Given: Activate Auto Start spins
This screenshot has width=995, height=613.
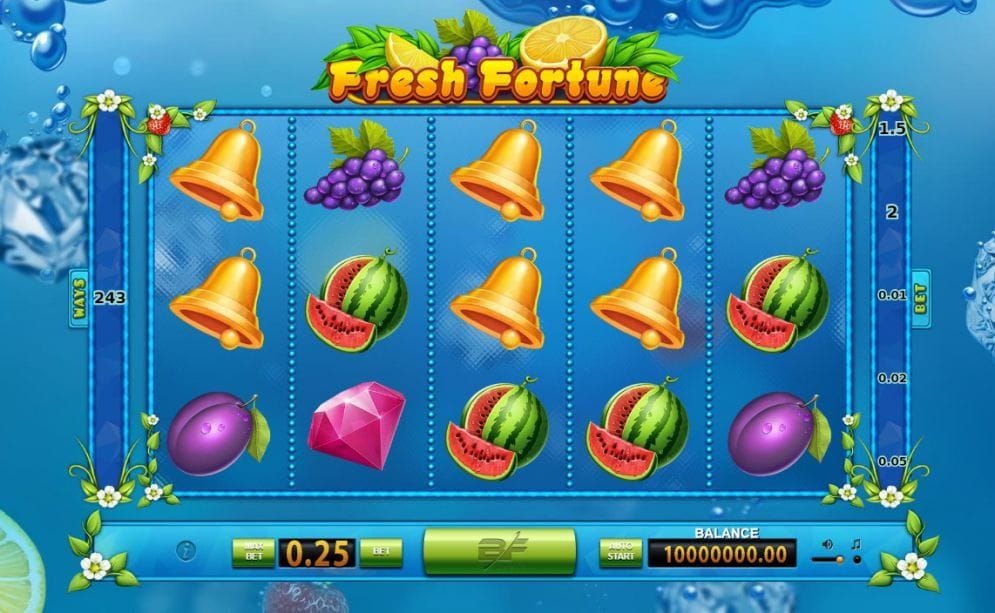Looking at the screenshot, I should pos(620,552).
